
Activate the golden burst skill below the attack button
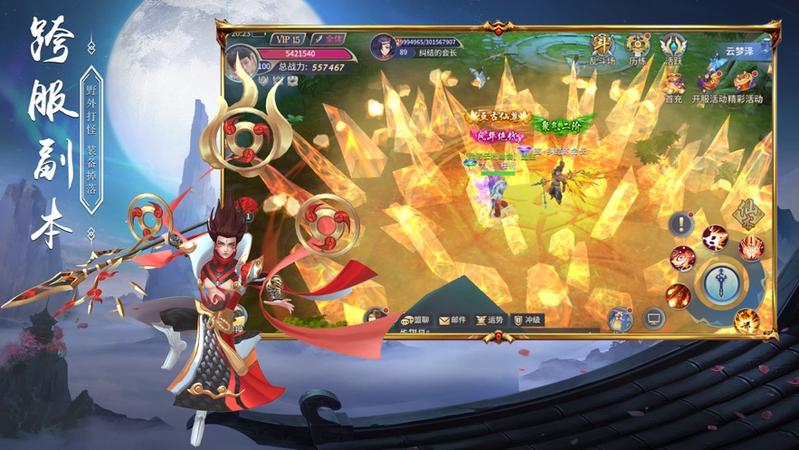(745, 321)
